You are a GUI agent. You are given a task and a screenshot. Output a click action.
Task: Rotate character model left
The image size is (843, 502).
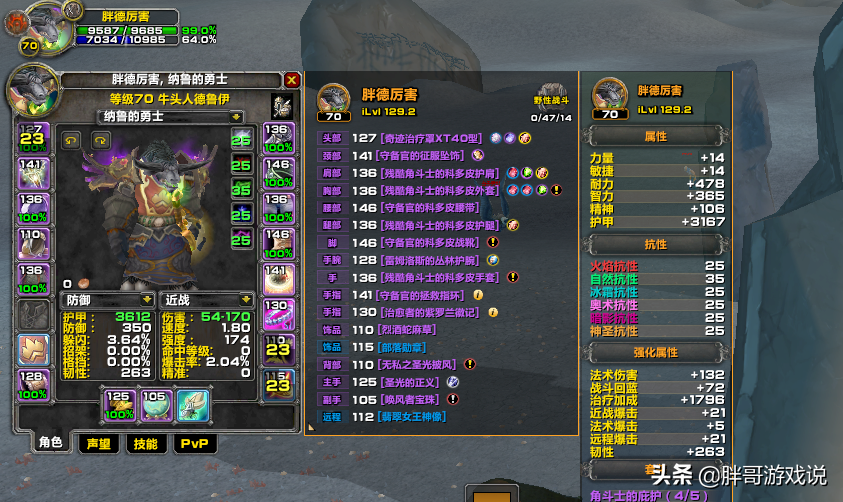(x=71, y=140)
